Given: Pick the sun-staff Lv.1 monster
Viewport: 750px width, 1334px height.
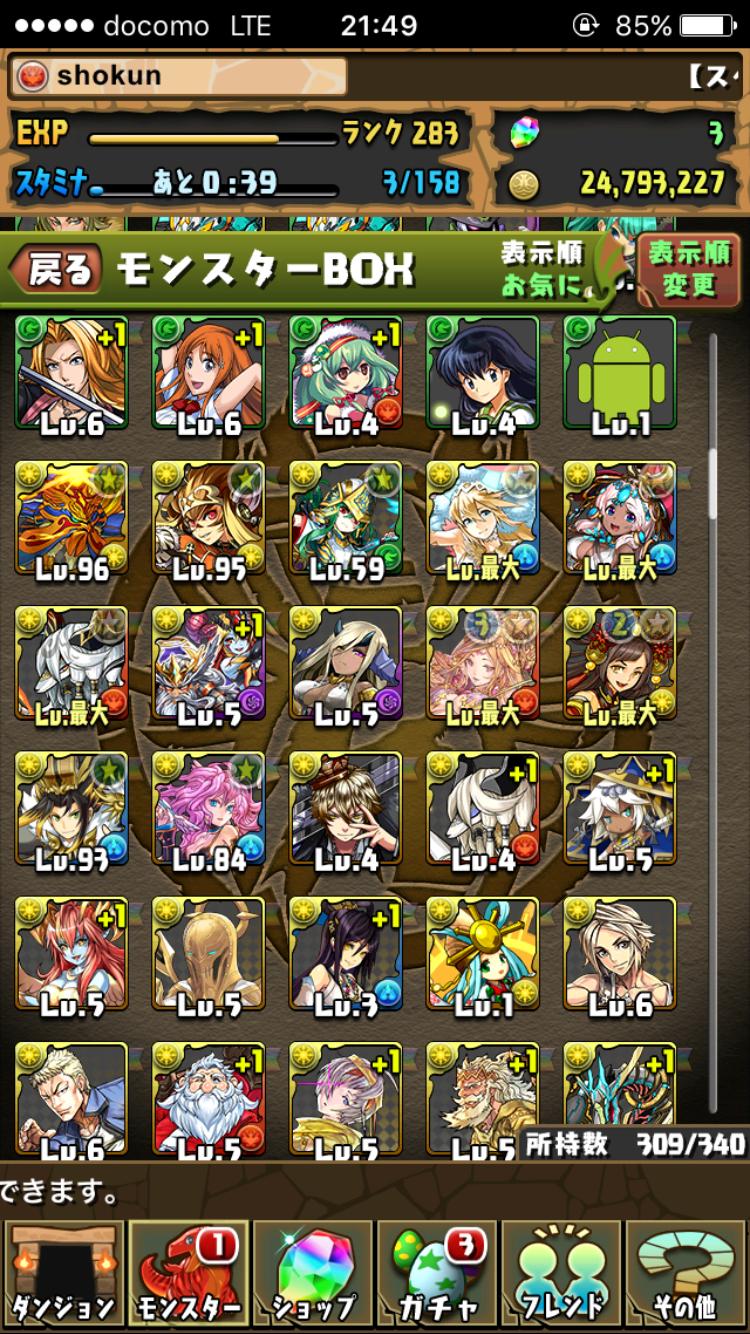Looking at the screenshot, I should 482,954.
